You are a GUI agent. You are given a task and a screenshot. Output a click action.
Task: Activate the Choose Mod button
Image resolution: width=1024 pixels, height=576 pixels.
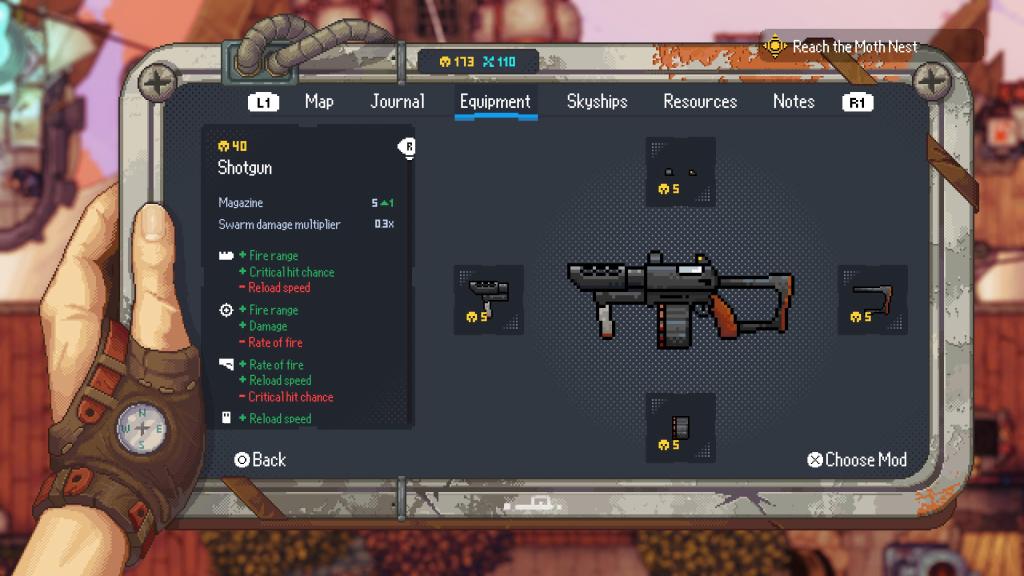coord(857,460)
